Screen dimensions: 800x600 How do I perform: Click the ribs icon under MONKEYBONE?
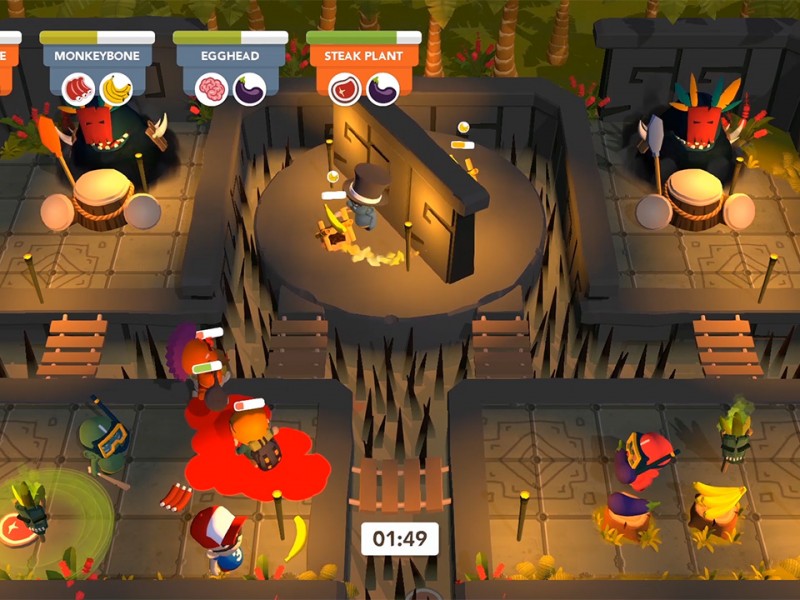tap(78, 89)
